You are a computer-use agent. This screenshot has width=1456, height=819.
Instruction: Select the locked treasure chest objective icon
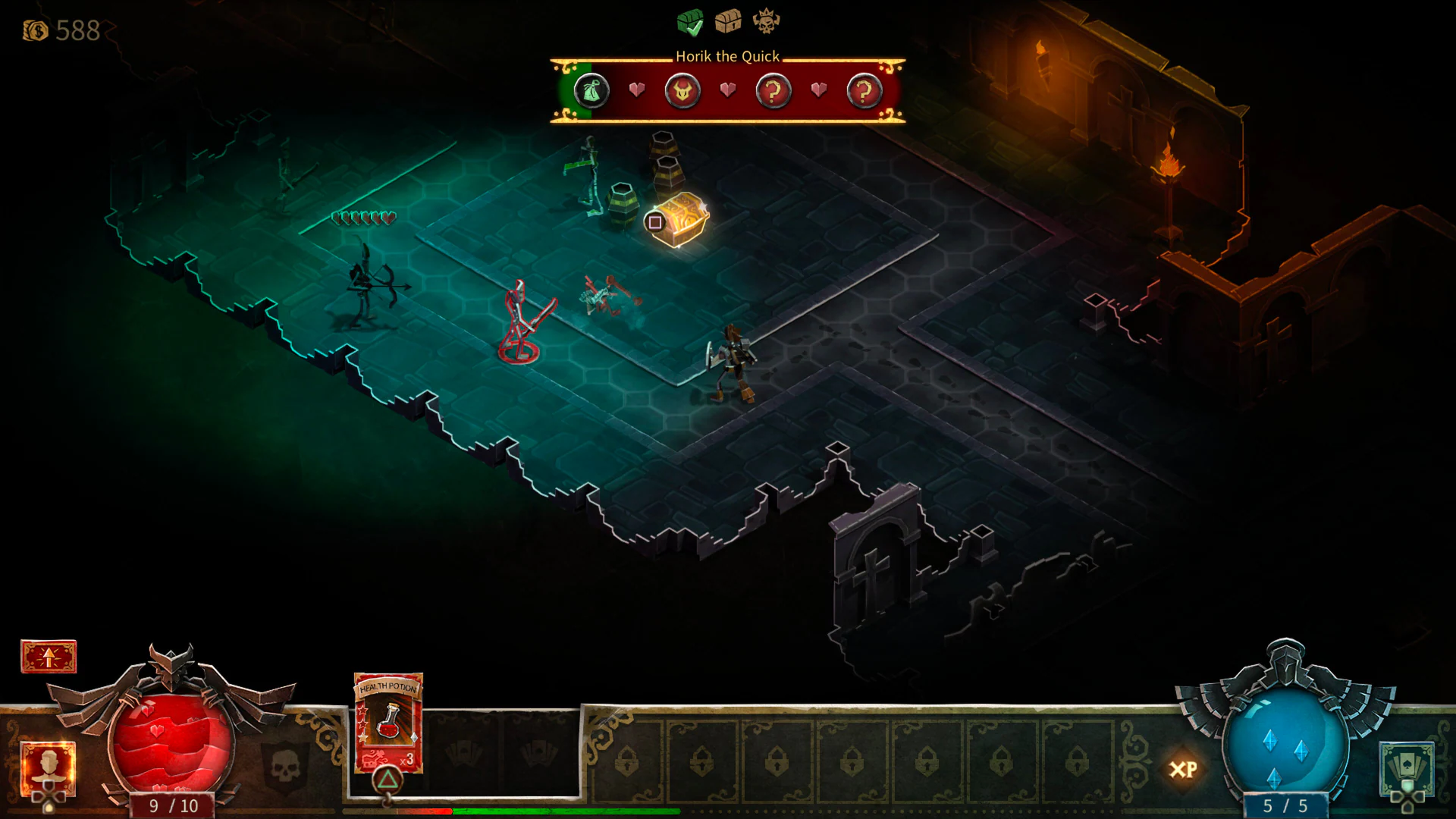[730, 20]
